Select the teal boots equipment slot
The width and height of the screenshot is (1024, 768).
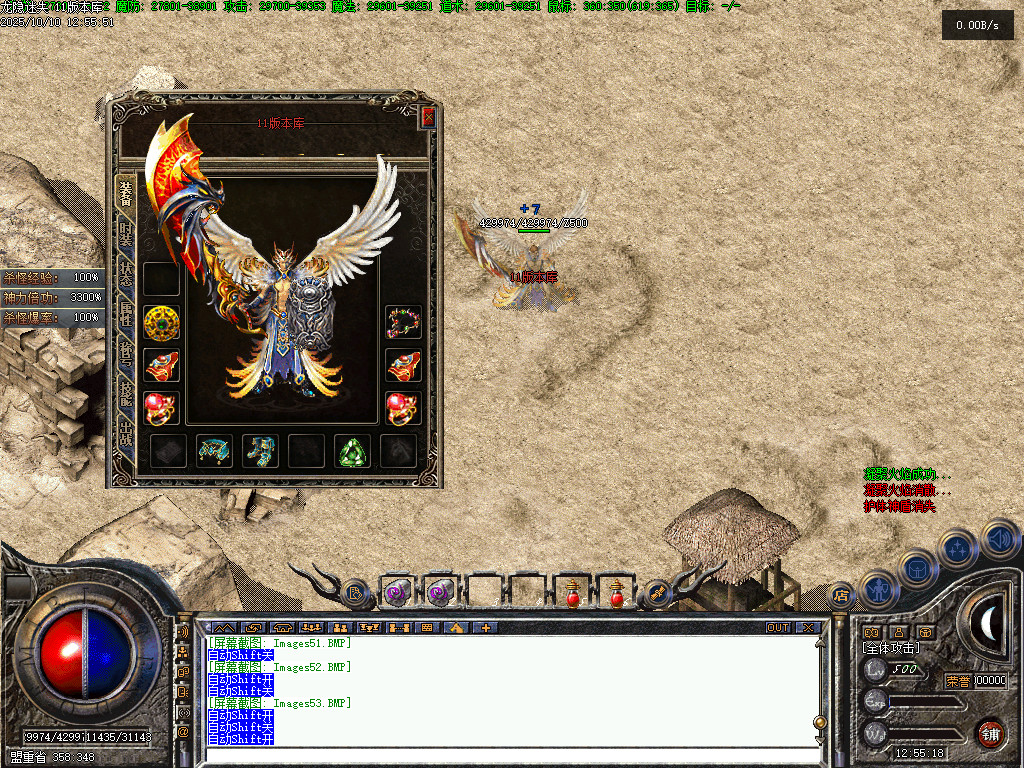pos(260,451)
